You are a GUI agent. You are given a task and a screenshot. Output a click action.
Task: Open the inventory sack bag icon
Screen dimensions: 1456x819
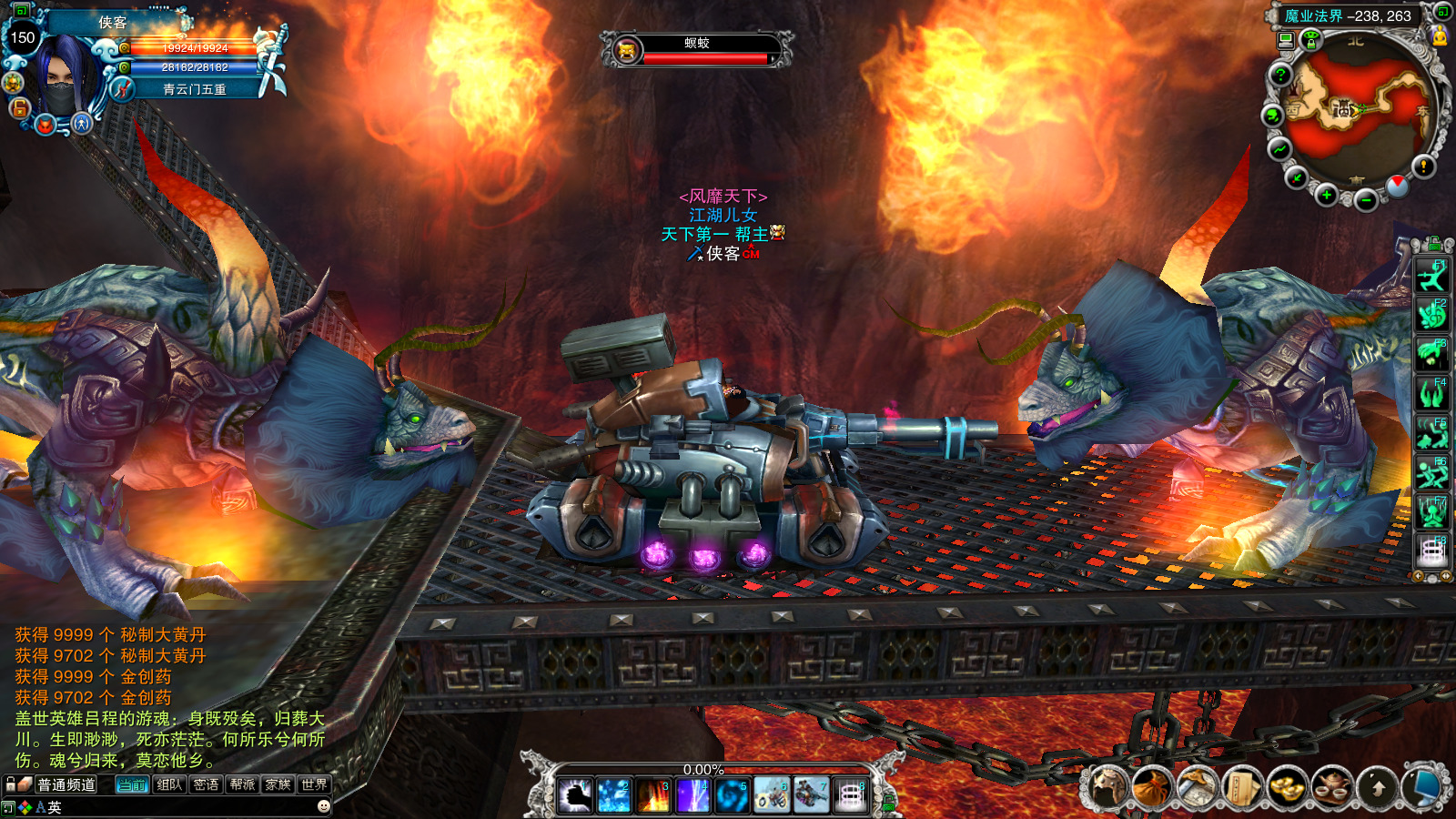(x=1152, y=788)
